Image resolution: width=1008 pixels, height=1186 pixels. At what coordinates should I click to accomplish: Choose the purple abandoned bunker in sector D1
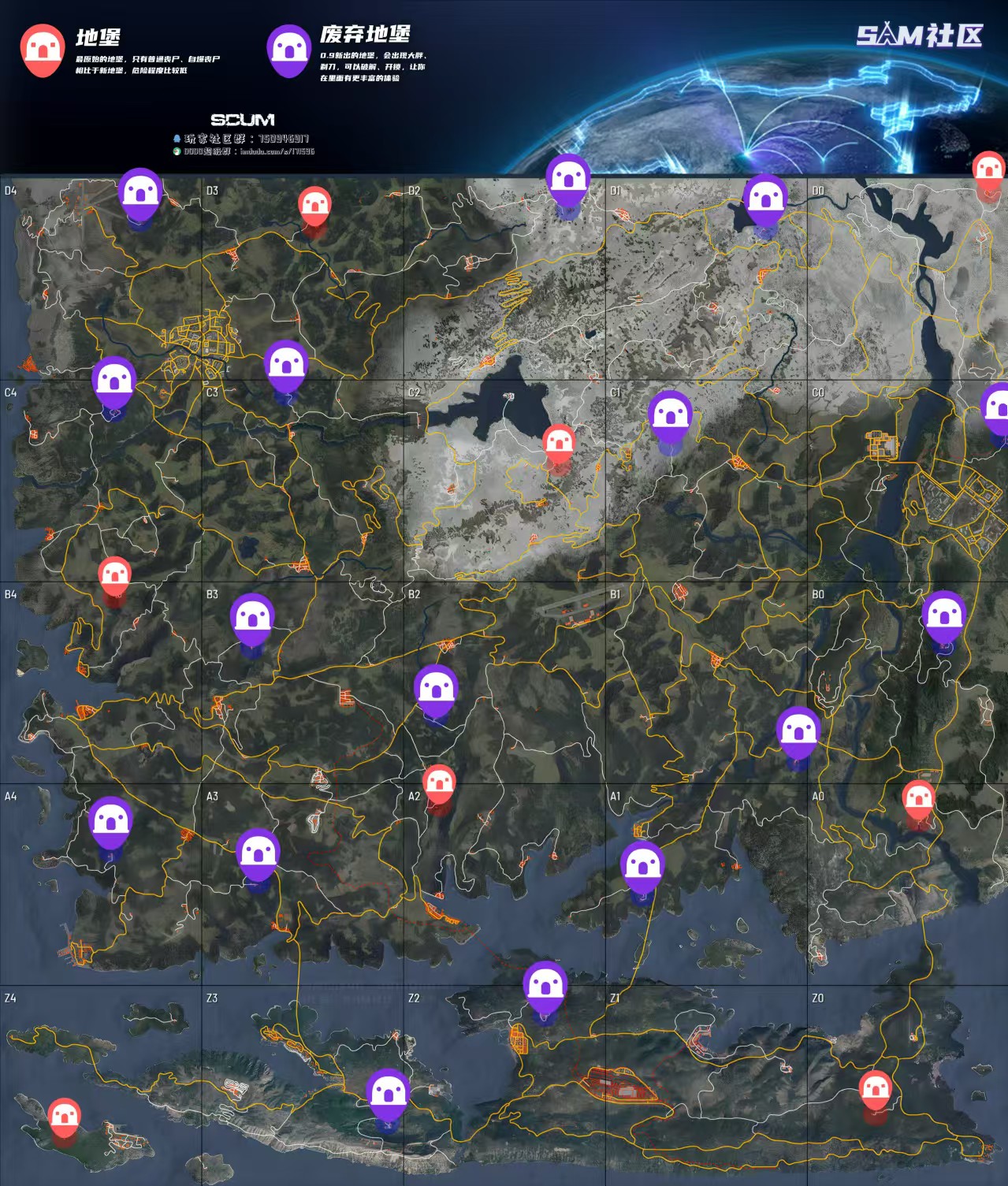coord(765,199)
